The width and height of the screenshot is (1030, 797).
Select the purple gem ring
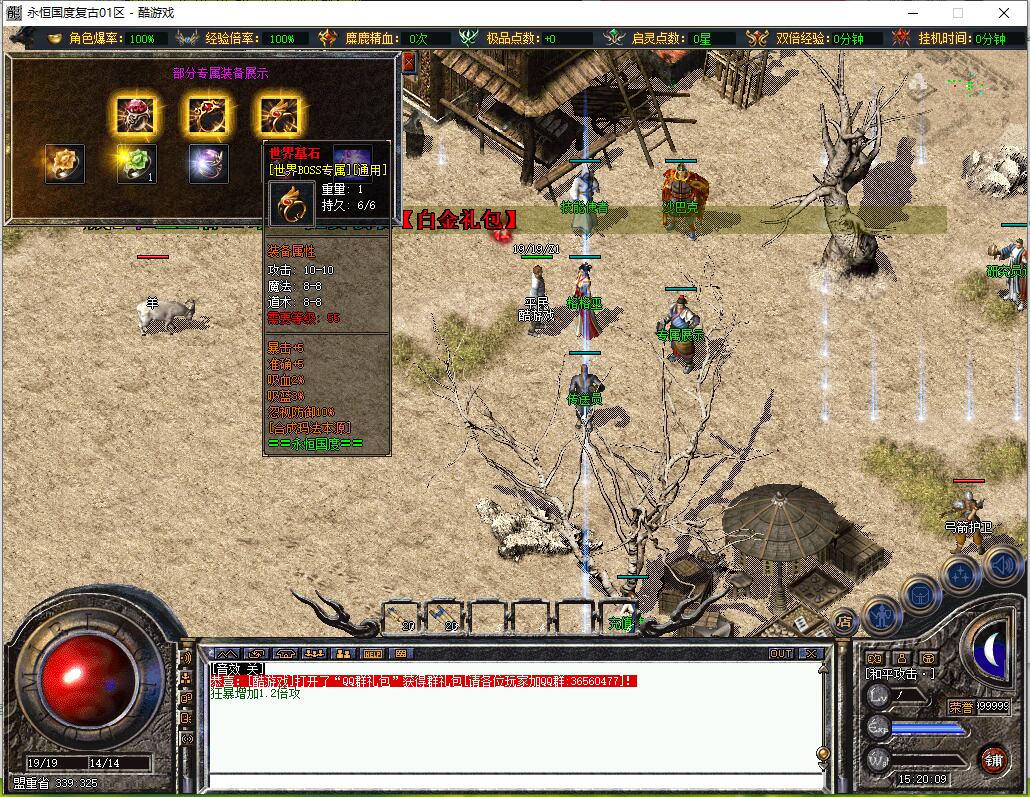coord(209,164)
